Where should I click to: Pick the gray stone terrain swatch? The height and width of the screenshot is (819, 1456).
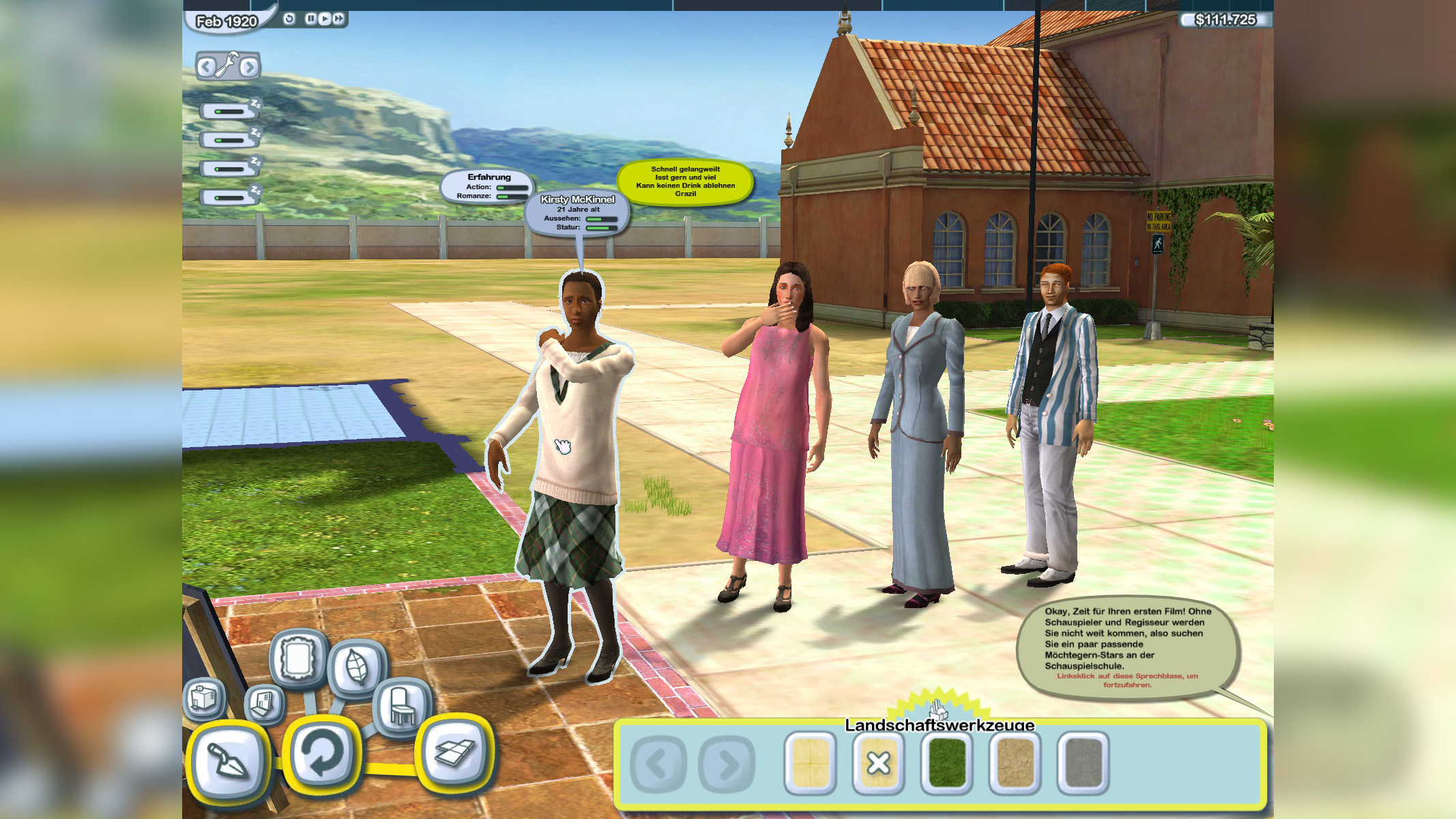1083,763
